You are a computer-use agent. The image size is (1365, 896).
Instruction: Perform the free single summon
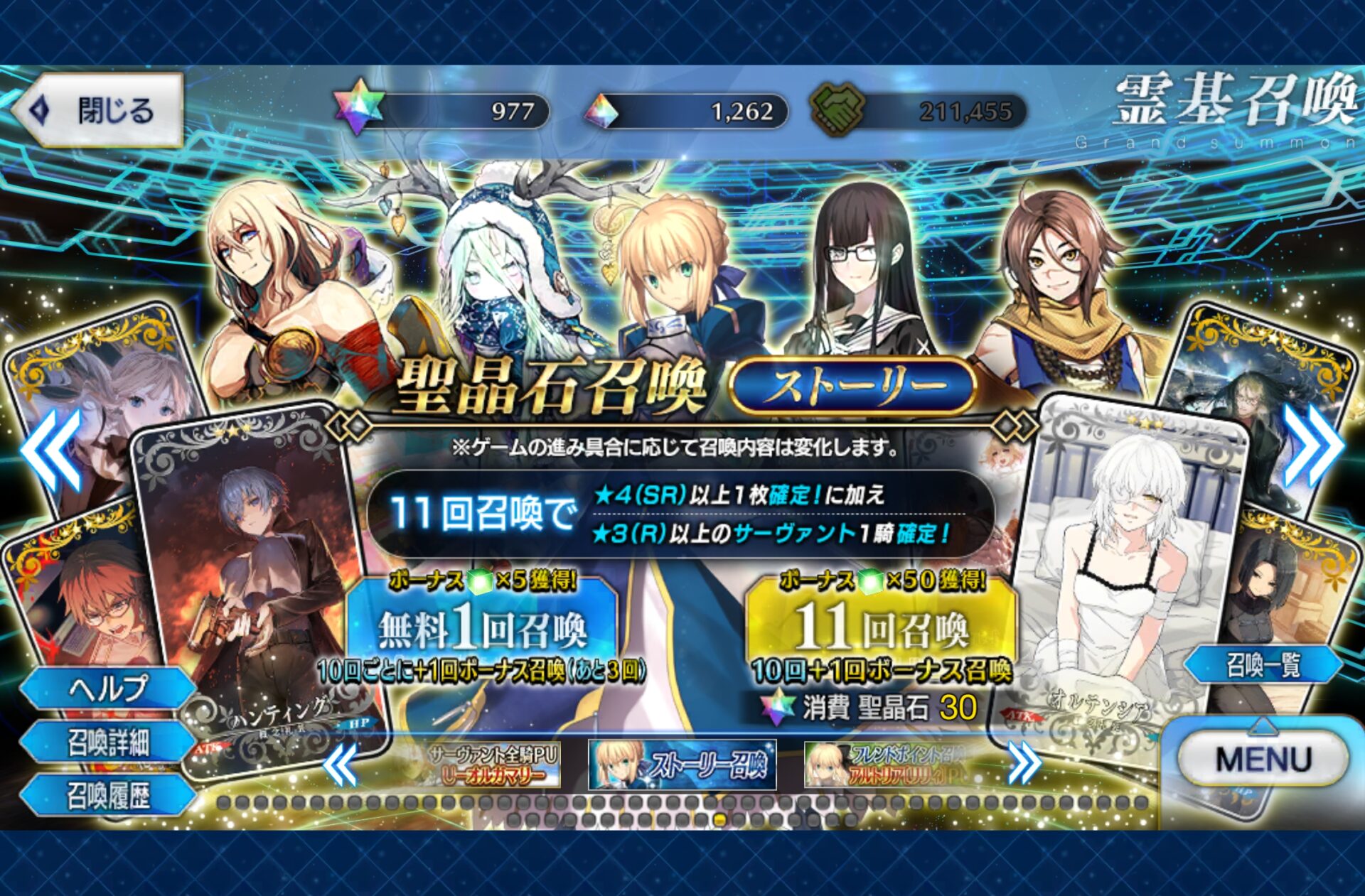click(482, 628)
